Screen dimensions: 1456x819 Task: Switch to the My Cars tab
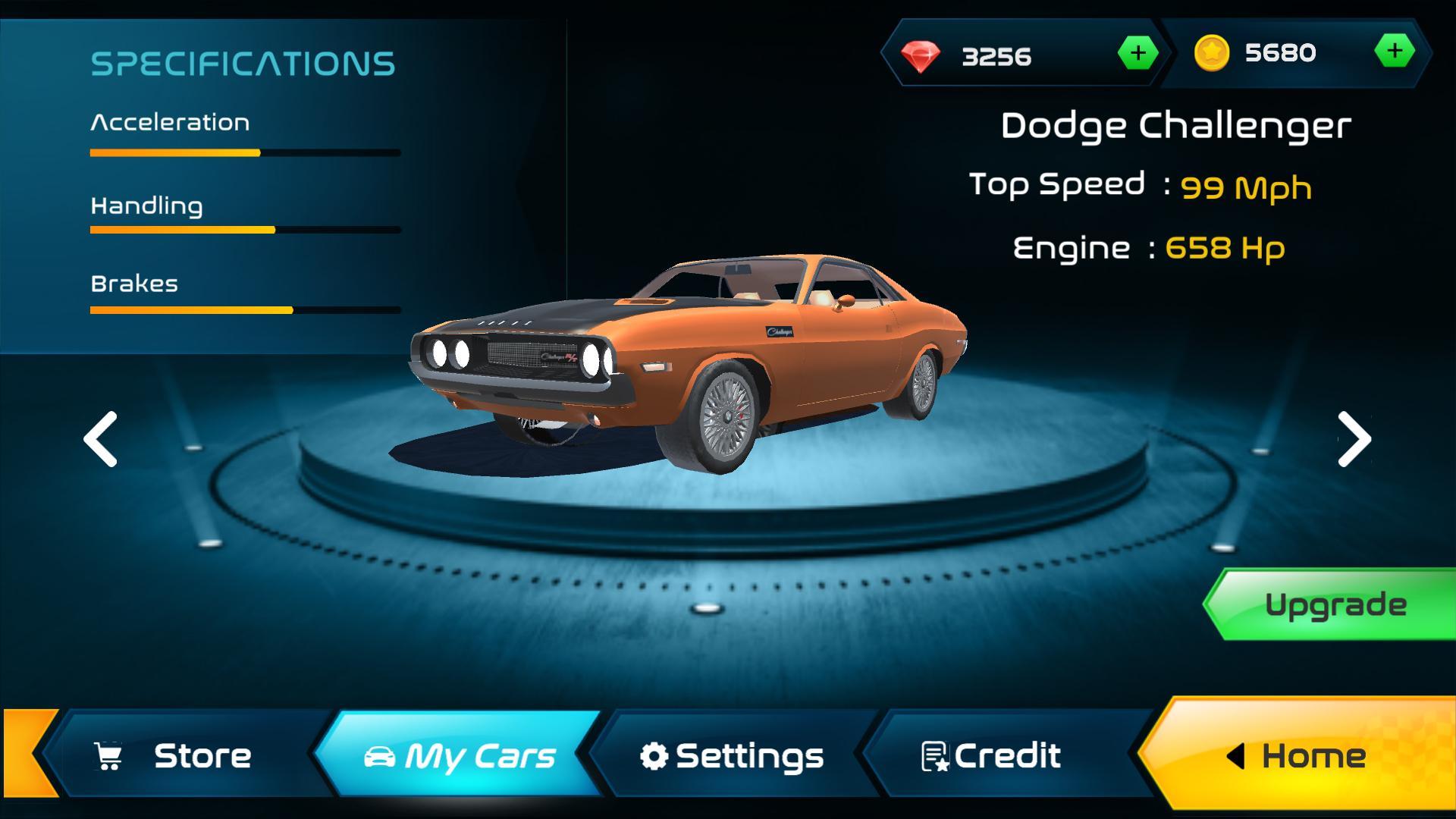[x=459, y=755]
